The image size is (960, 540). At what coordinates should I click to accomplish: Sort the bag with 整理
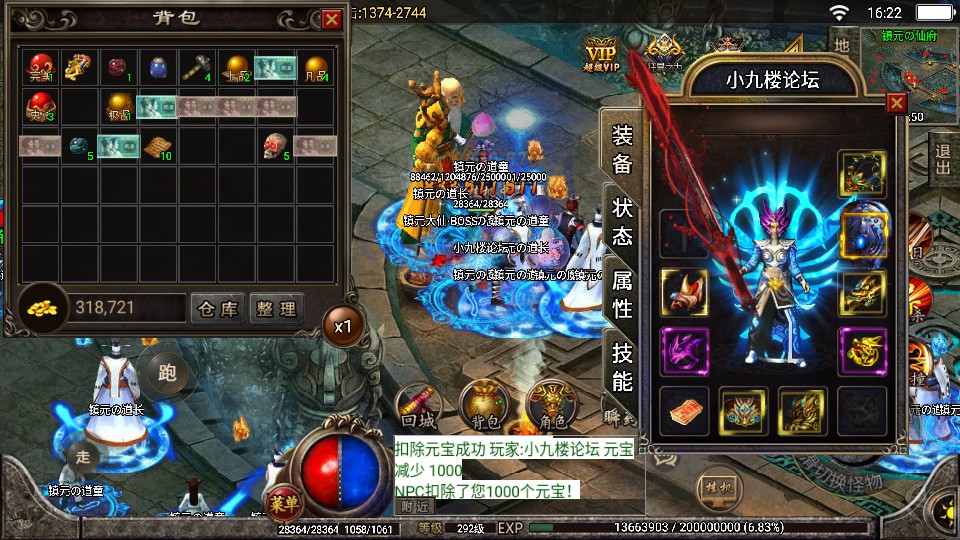pos(275,309)
